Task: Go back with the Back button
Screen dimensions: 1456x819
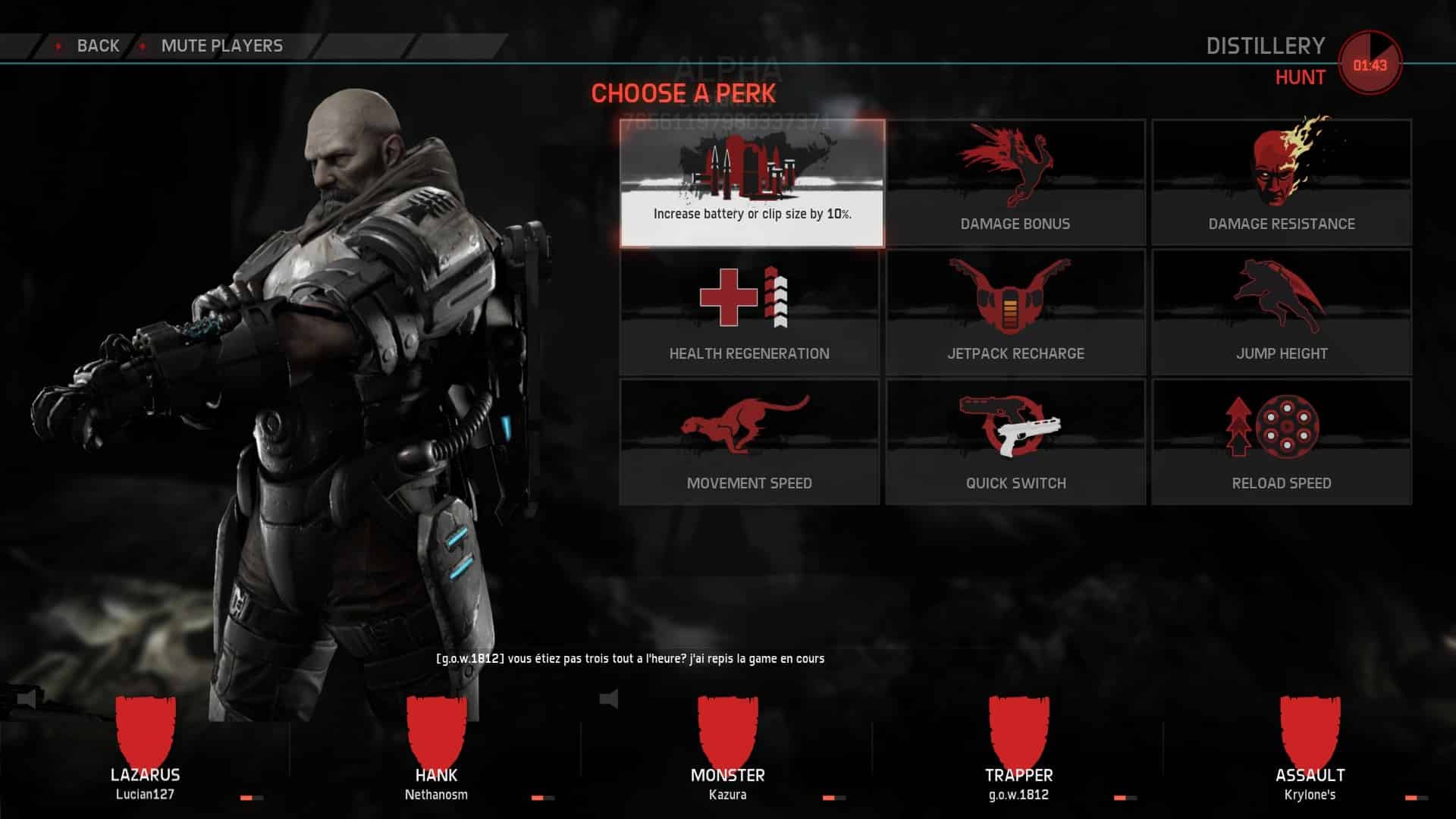Action: click(97, 46)
